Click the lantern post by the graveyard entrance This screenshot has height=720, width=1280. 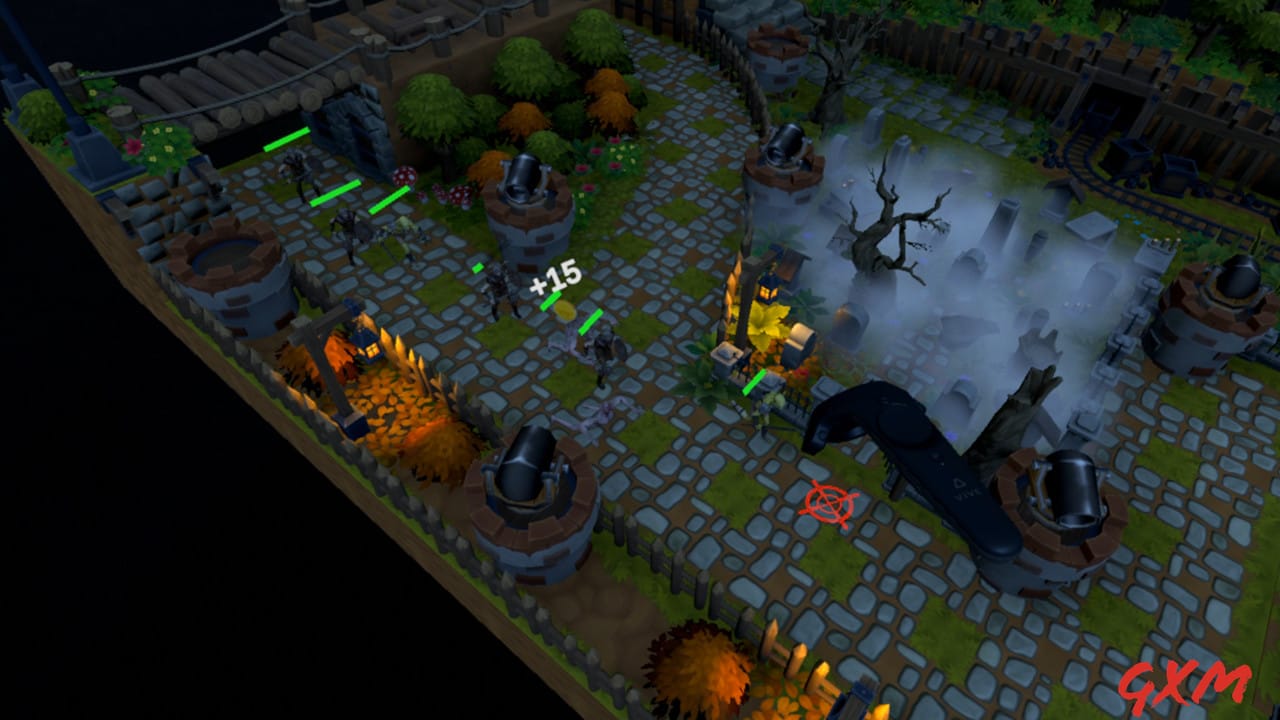click(x=765, y=290)
